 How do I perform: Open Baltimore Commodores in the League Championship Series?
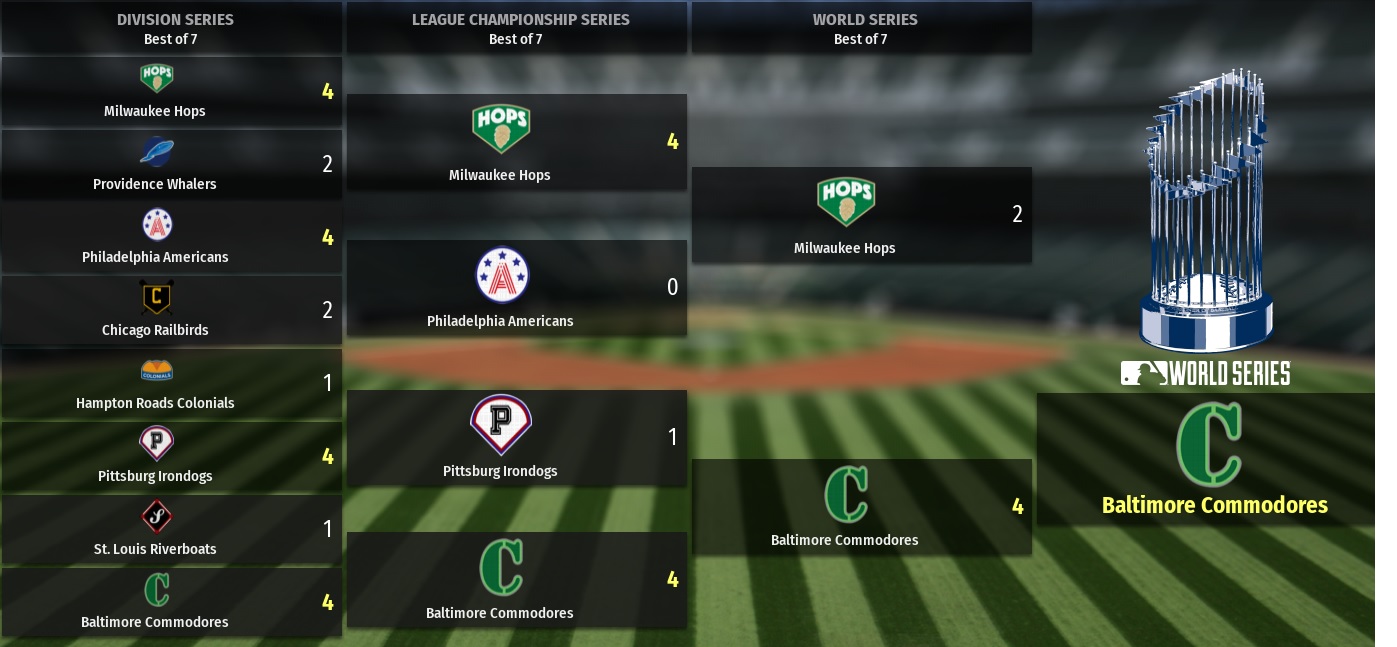click(516, 580)
